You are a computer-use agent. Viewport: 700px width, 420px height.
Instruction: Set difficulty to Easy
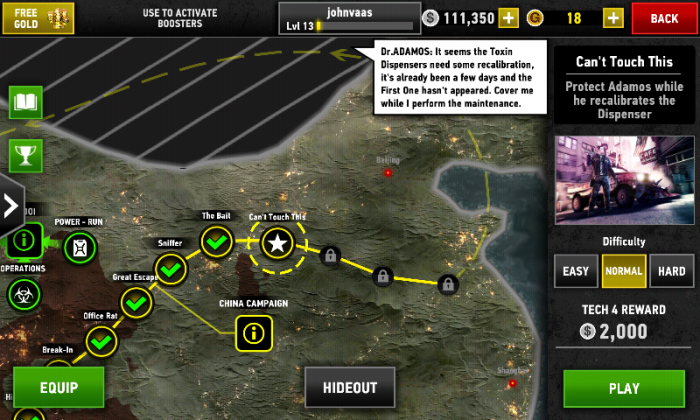click(576, 271)
